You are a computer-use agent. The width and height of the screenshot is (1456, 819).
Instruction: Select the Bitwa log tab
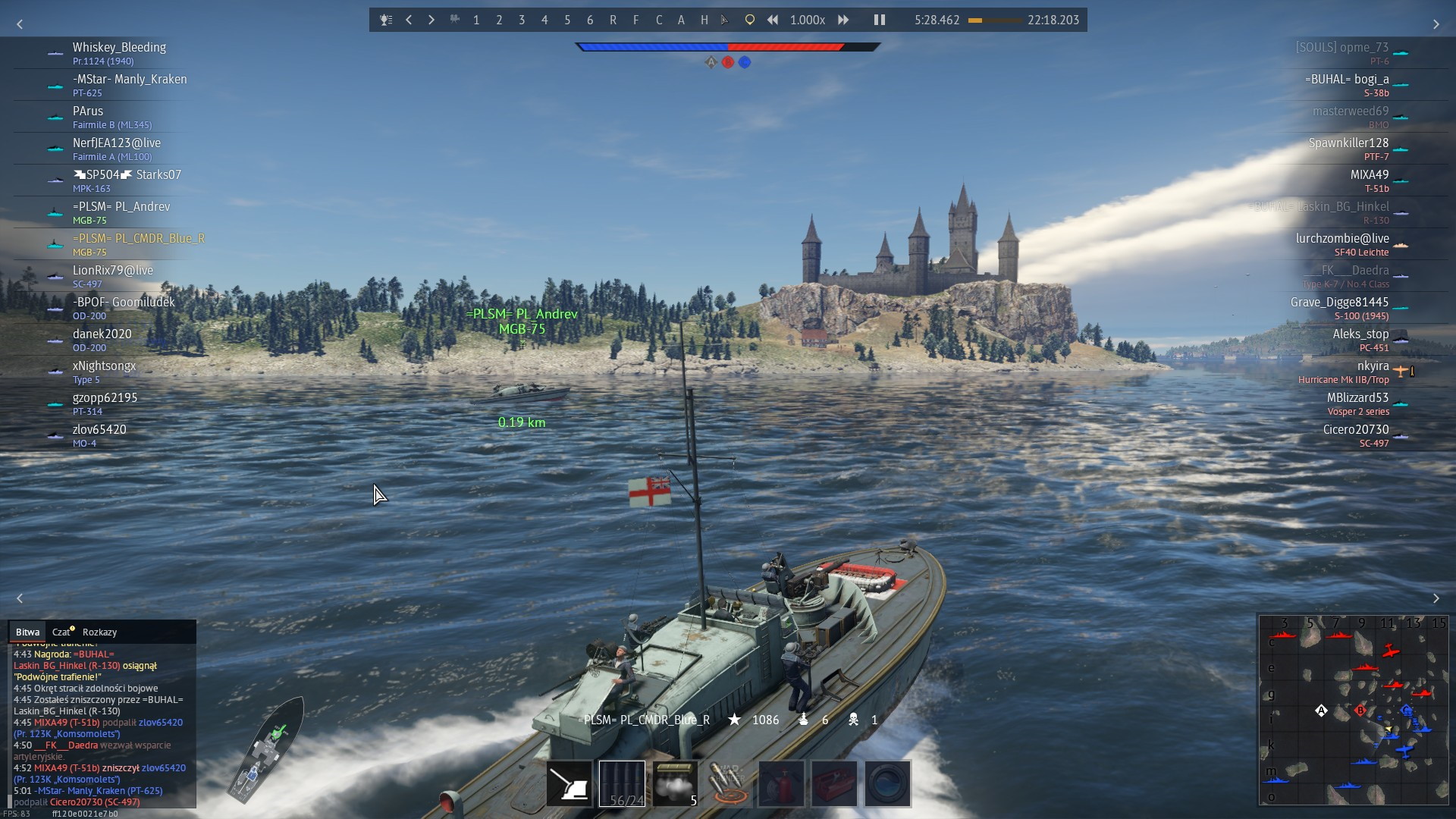(x=27, y=632)
